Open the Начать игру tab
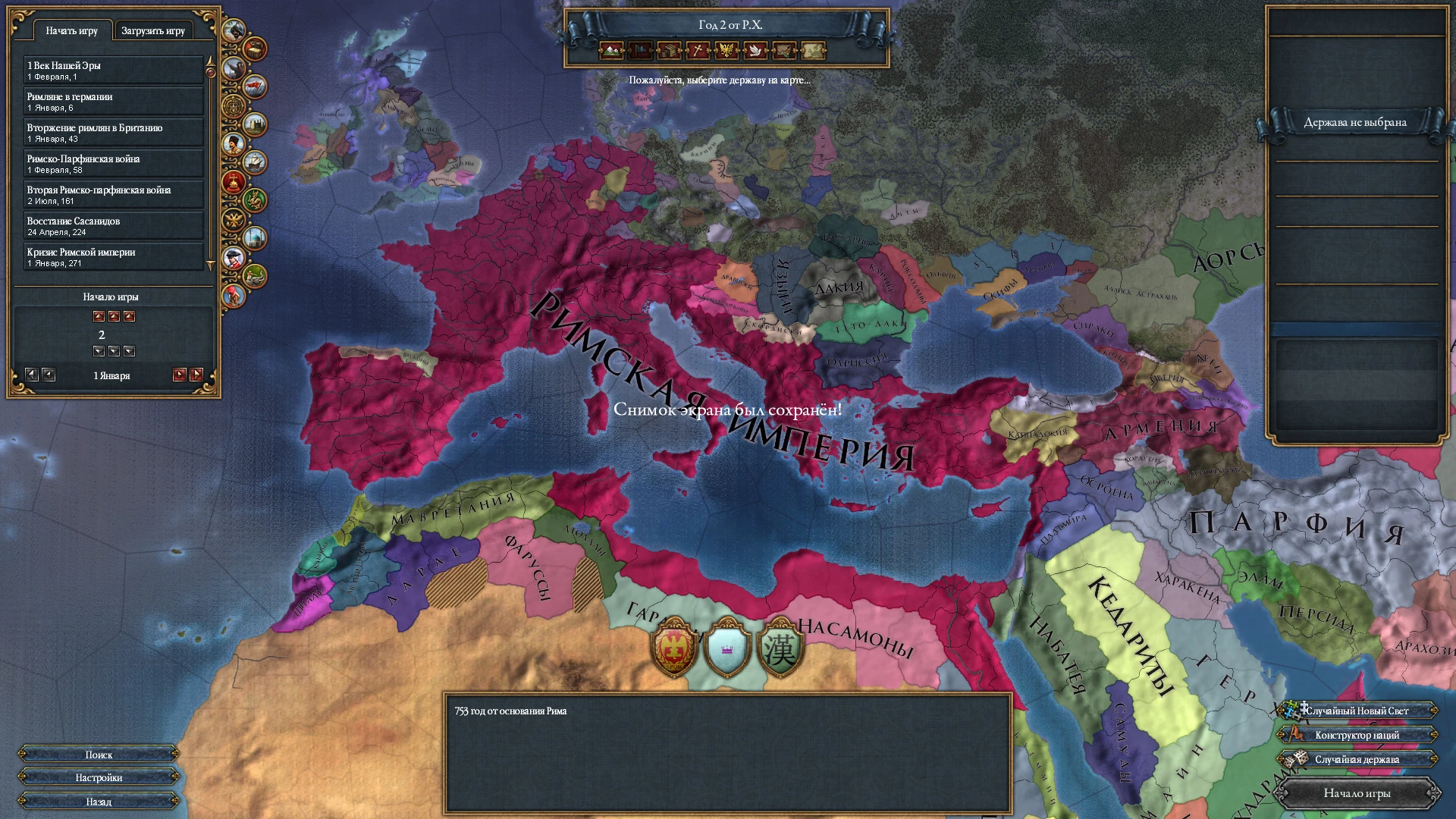1456x819 pixels. point(73,30)
